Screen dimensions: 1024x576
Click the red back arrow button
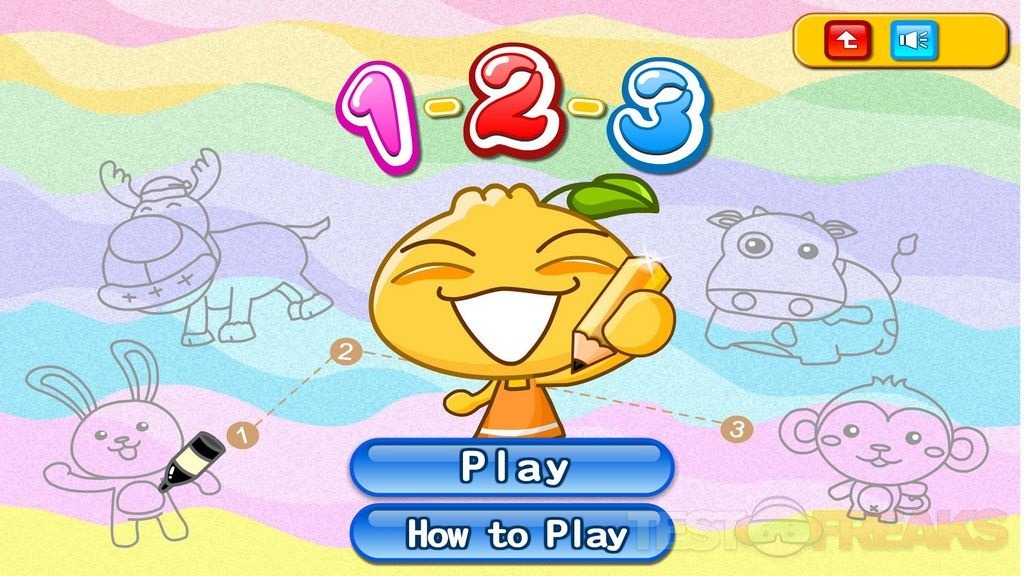847,40
